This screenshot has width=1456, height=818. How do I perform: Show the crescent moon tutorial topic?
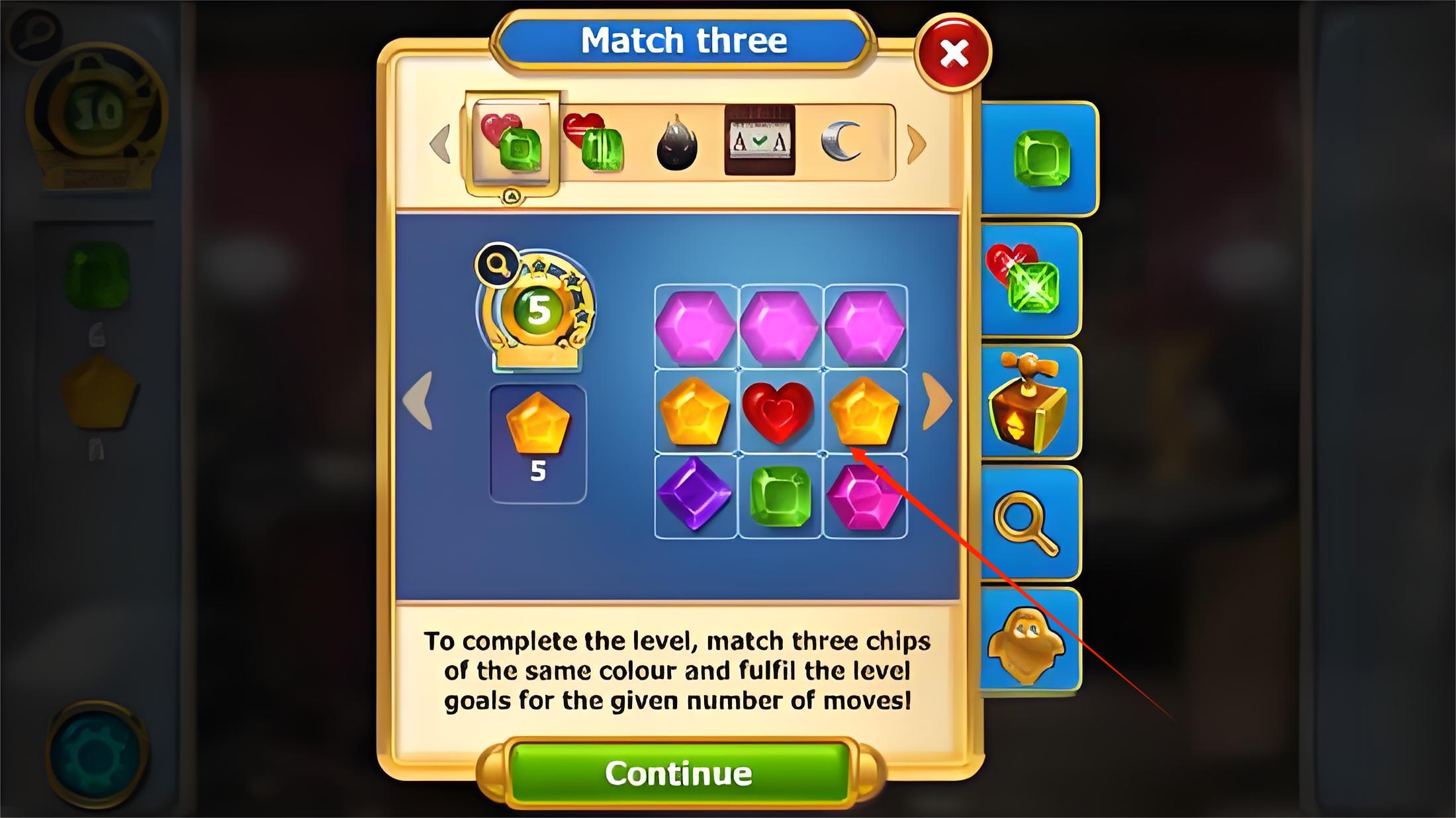[x=842, y=141]
